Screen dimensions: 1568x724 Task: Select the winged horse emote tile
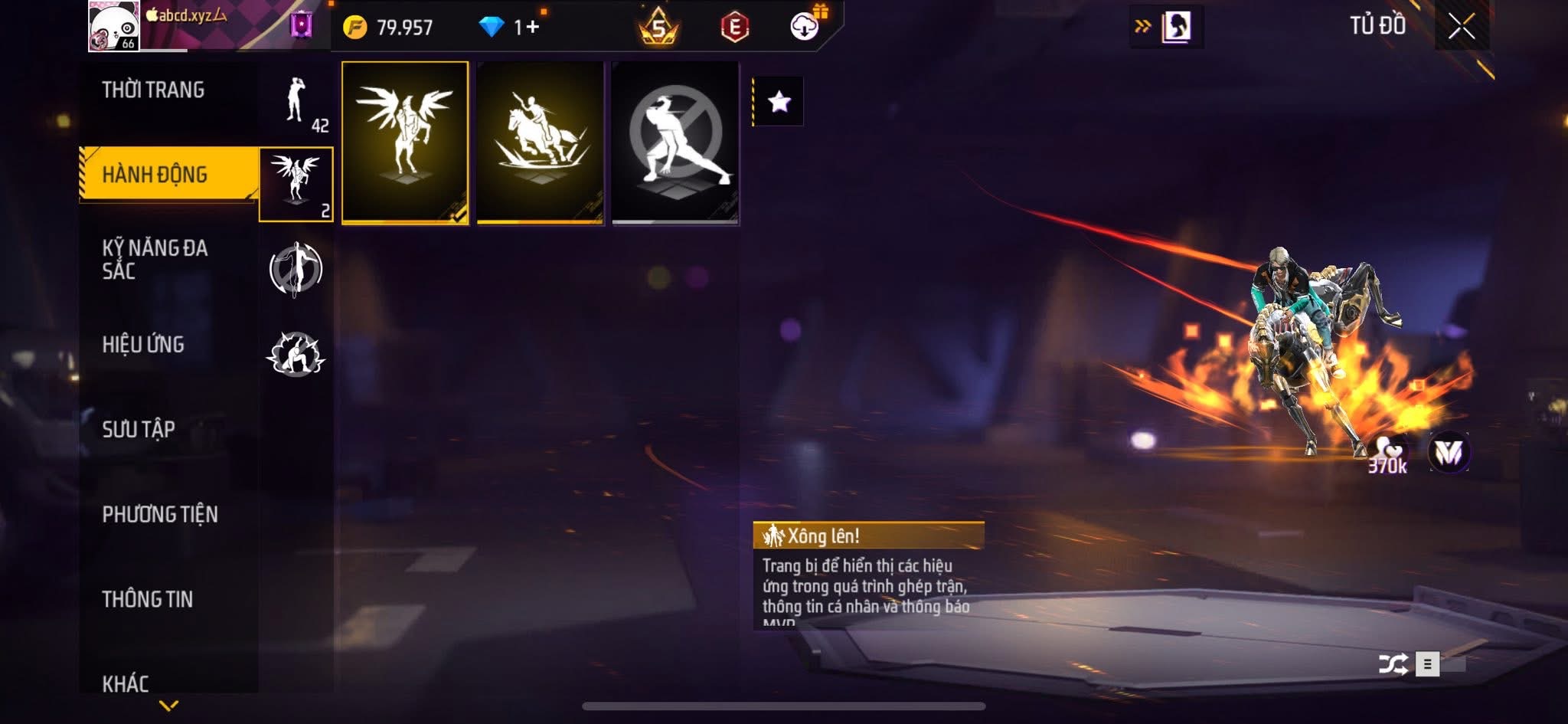(405, 143)
